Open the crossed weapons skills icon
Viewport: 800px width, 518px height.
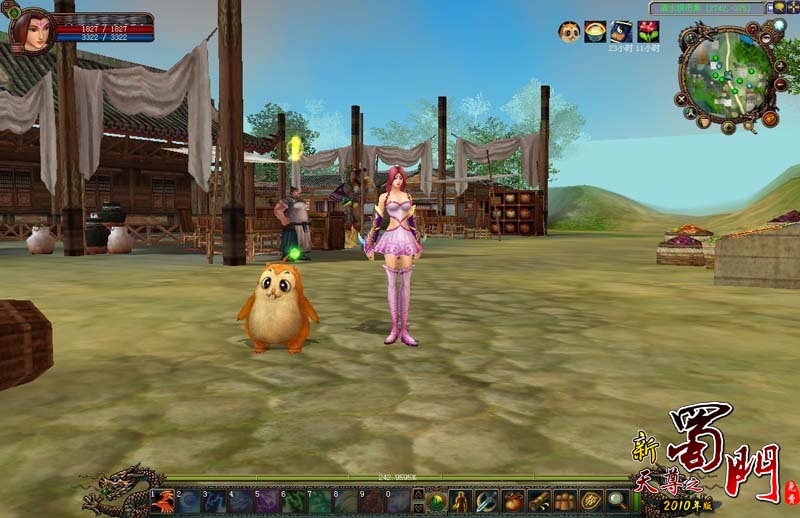(x=487, y=501)
